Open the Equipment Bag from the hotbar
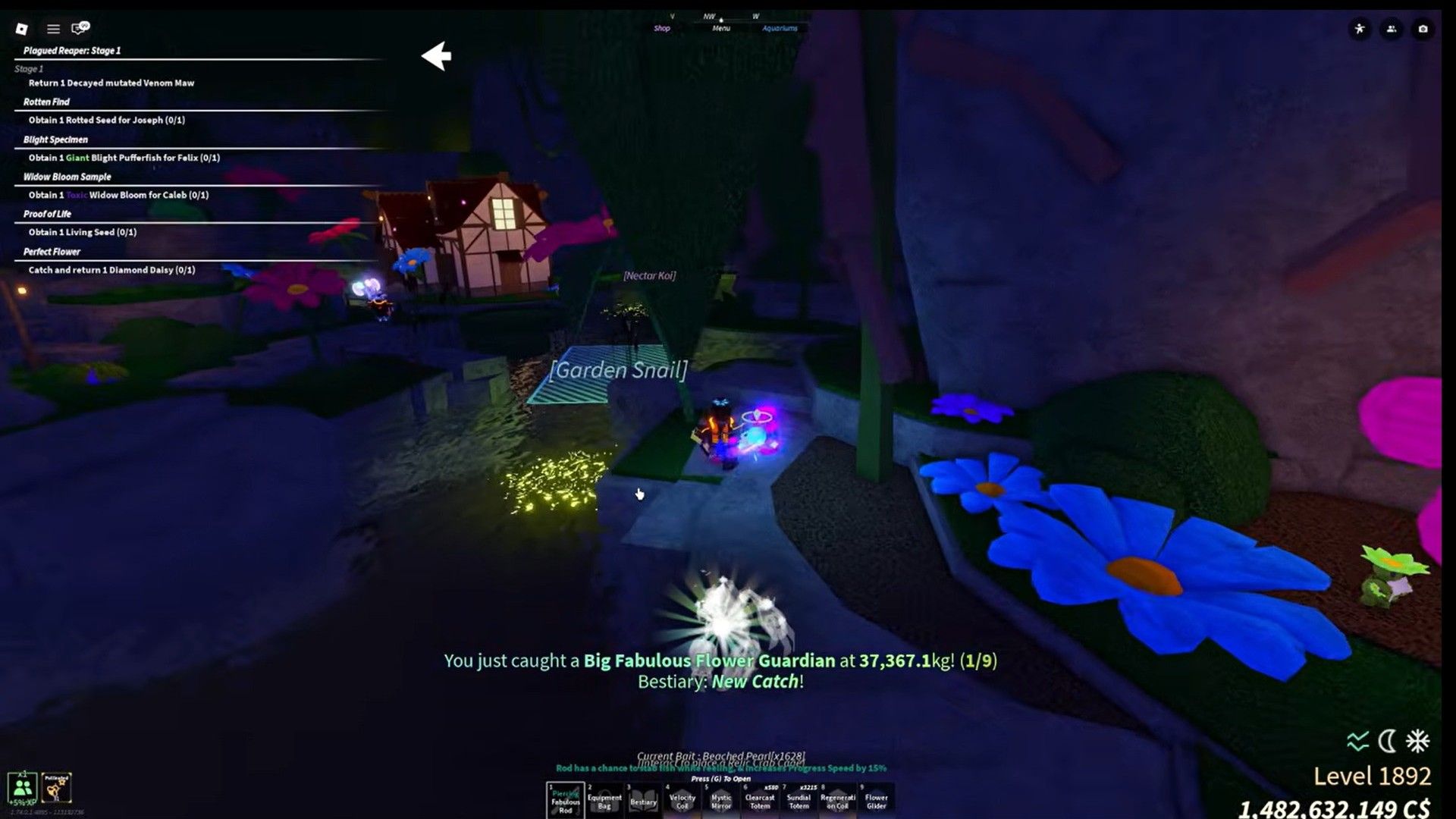This screenshot has width=1456, height=819. tap(603, 800)
